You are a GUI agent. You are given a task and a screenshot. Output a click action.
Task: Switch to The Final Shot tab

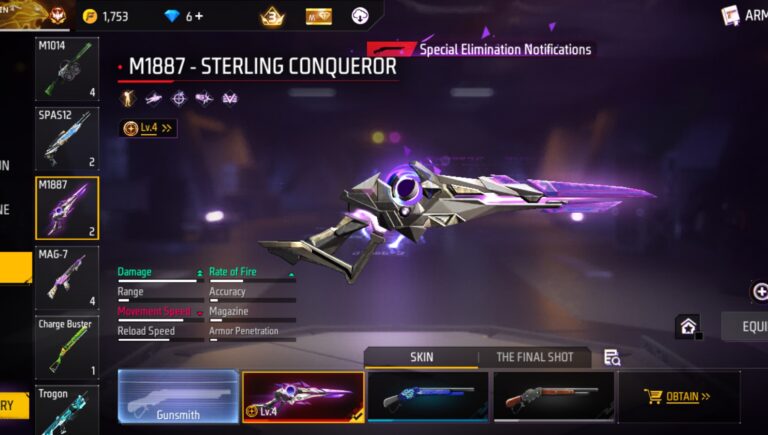pos(534,357)
